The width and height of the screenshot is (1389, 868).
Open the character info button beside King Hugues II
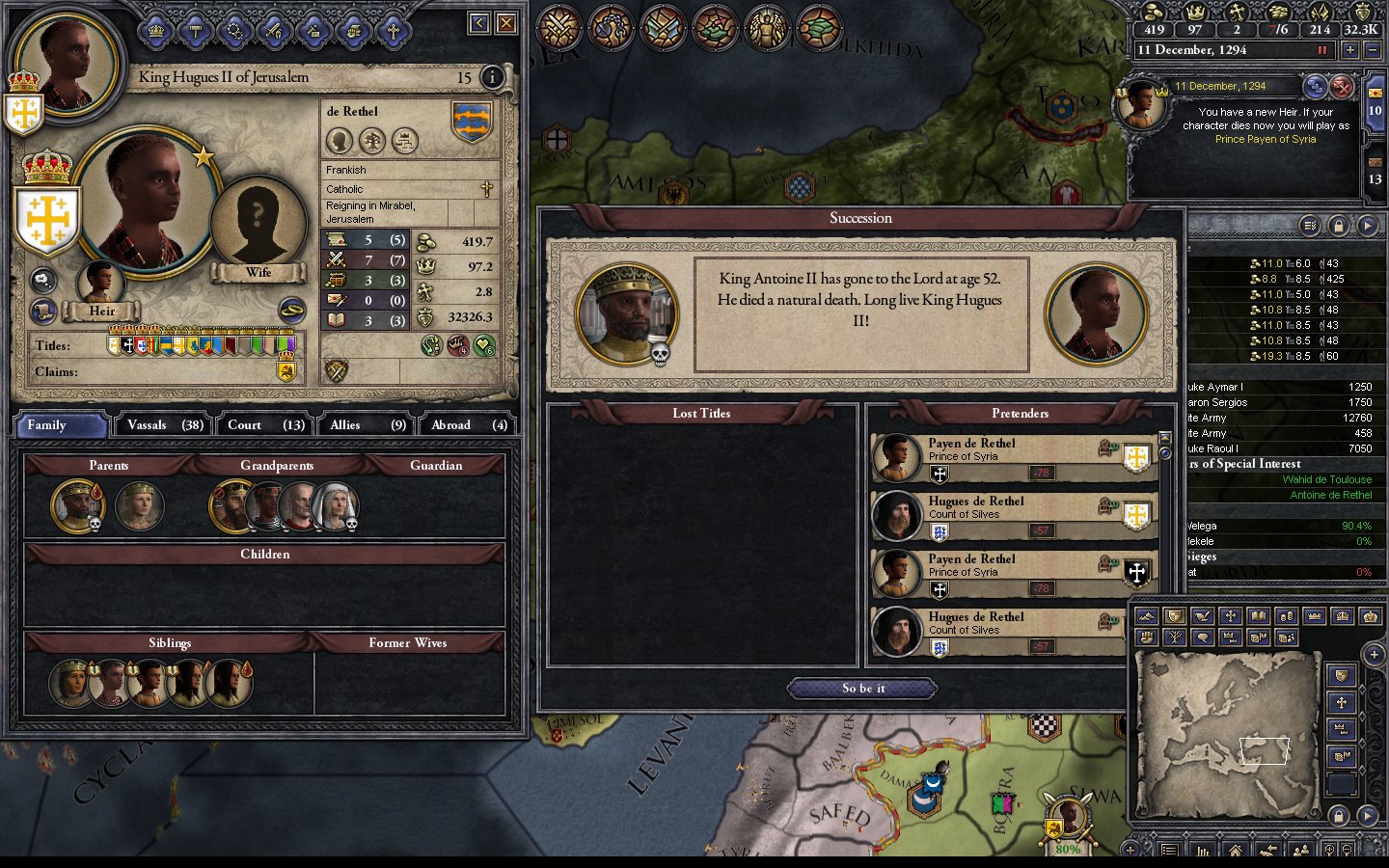pyautogui.click(x=492, y=77)
